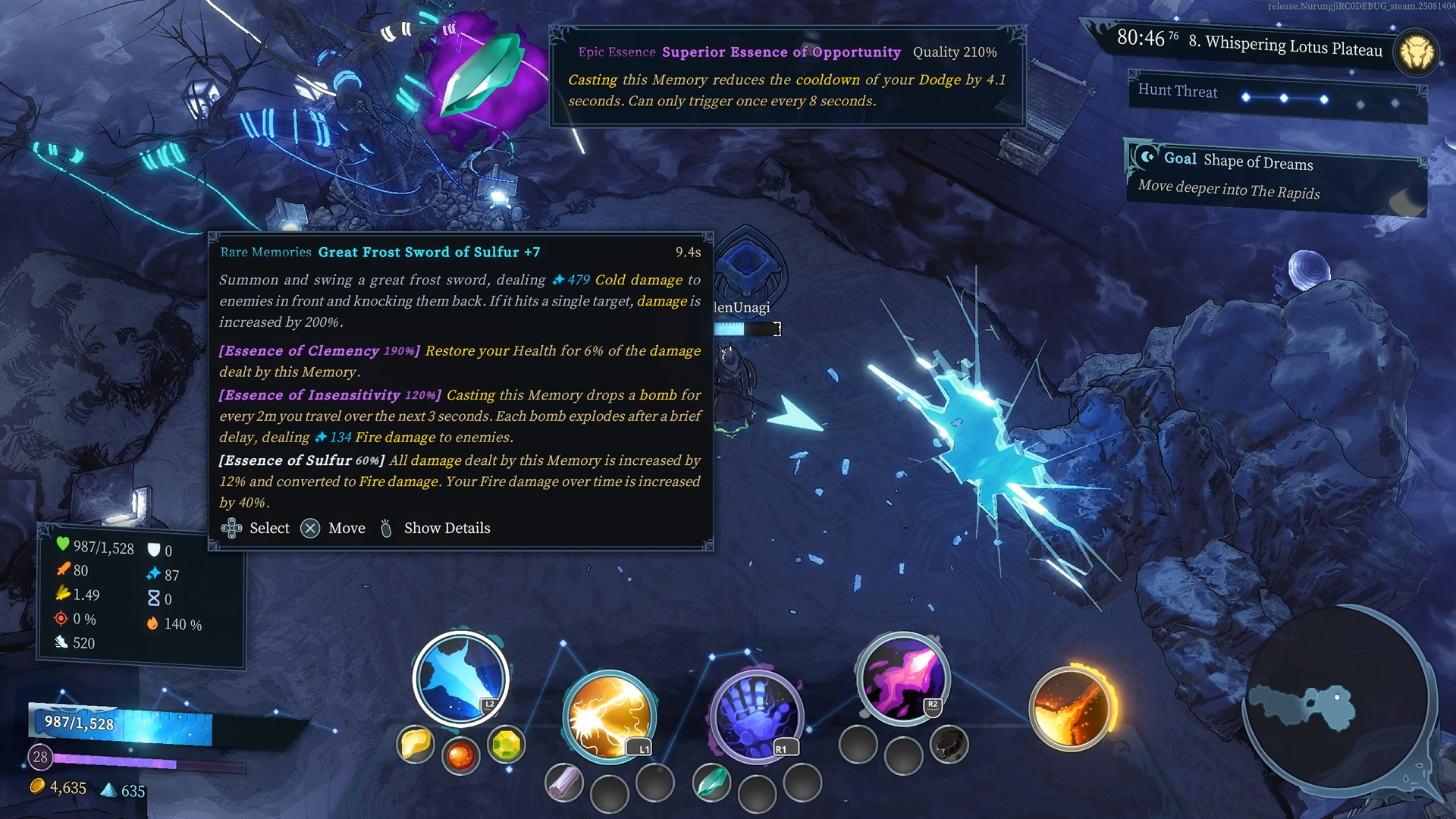Select the blue glowing hand memory
Image resolution: width=1456 pixels, height=819 pixels.
[x=755, y=717]
